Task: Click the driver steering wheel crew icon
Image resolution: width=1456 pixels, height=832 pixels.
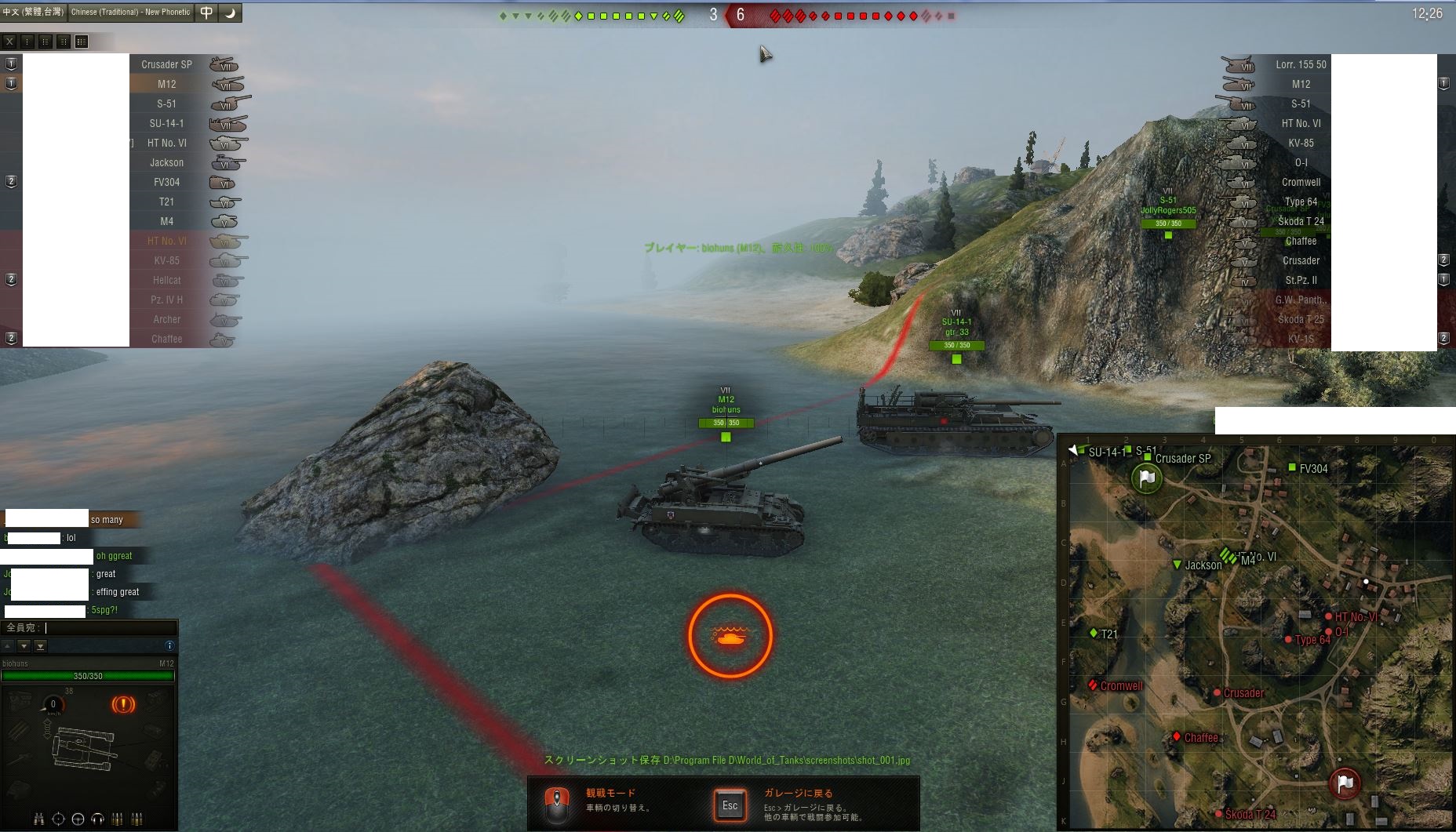Action: 78,819
